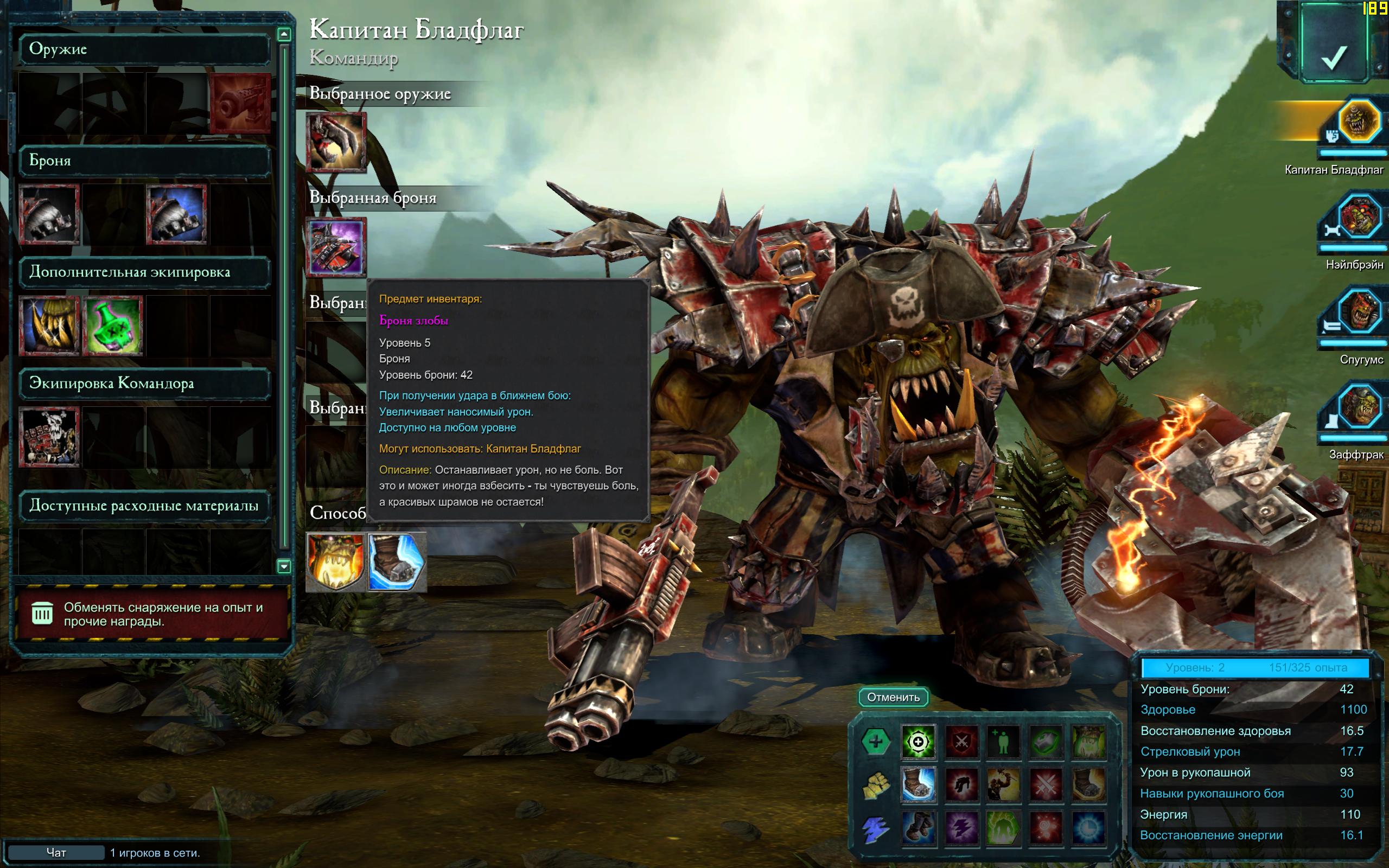
Task: Open the Чат chat box
Action: tap(56, 852)
